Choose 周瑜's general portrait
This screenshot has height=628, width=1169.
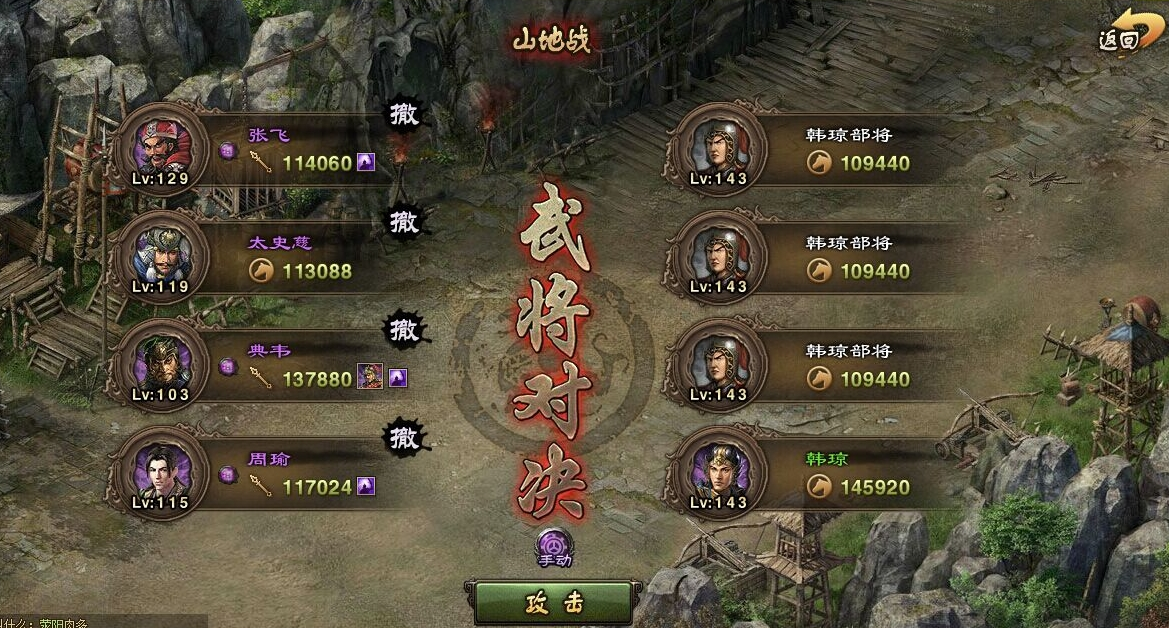tap(161, 473)
